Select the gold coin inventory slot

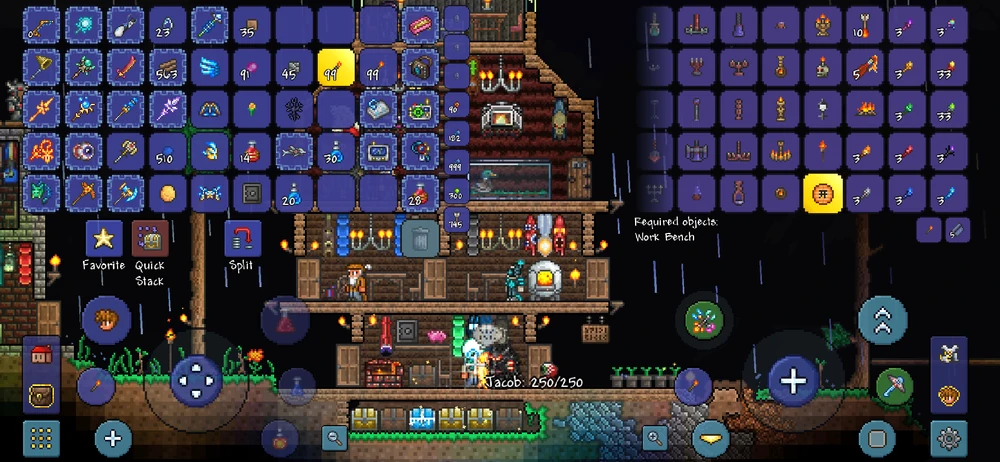click(x=168, y=192)
